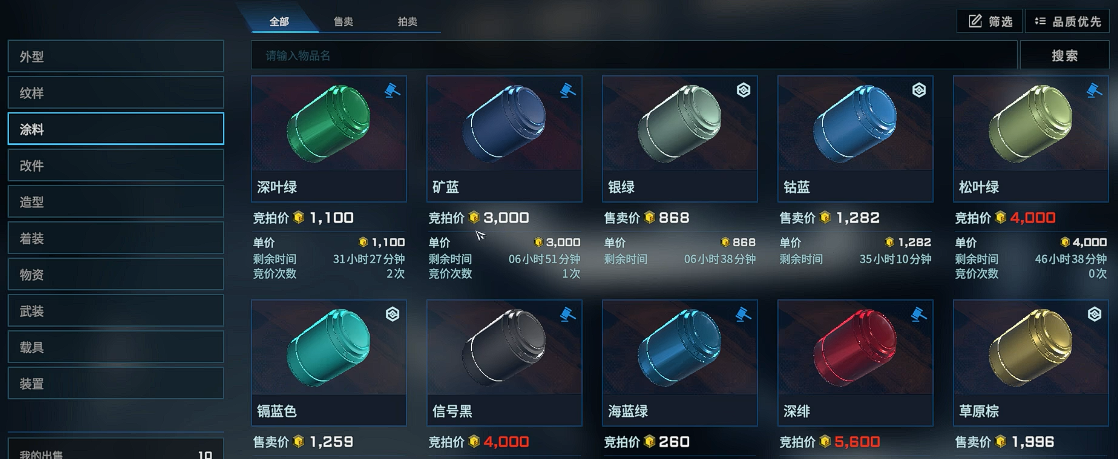Switch to the 全部 tab
The height and width of the screenshot is (459, 1118).
[278, 21]
